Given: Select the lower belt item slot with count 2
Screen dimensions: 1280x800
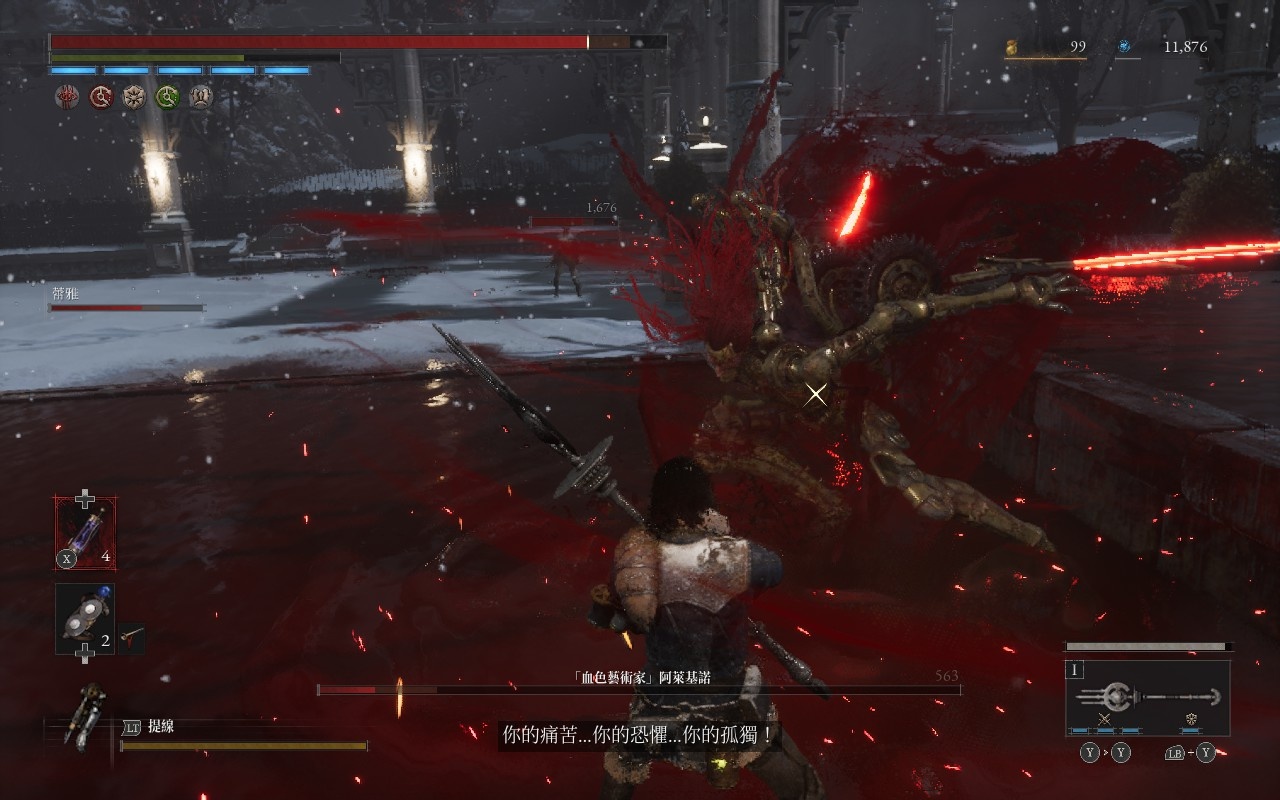Looking at the screenshot, I should point(85,619).
